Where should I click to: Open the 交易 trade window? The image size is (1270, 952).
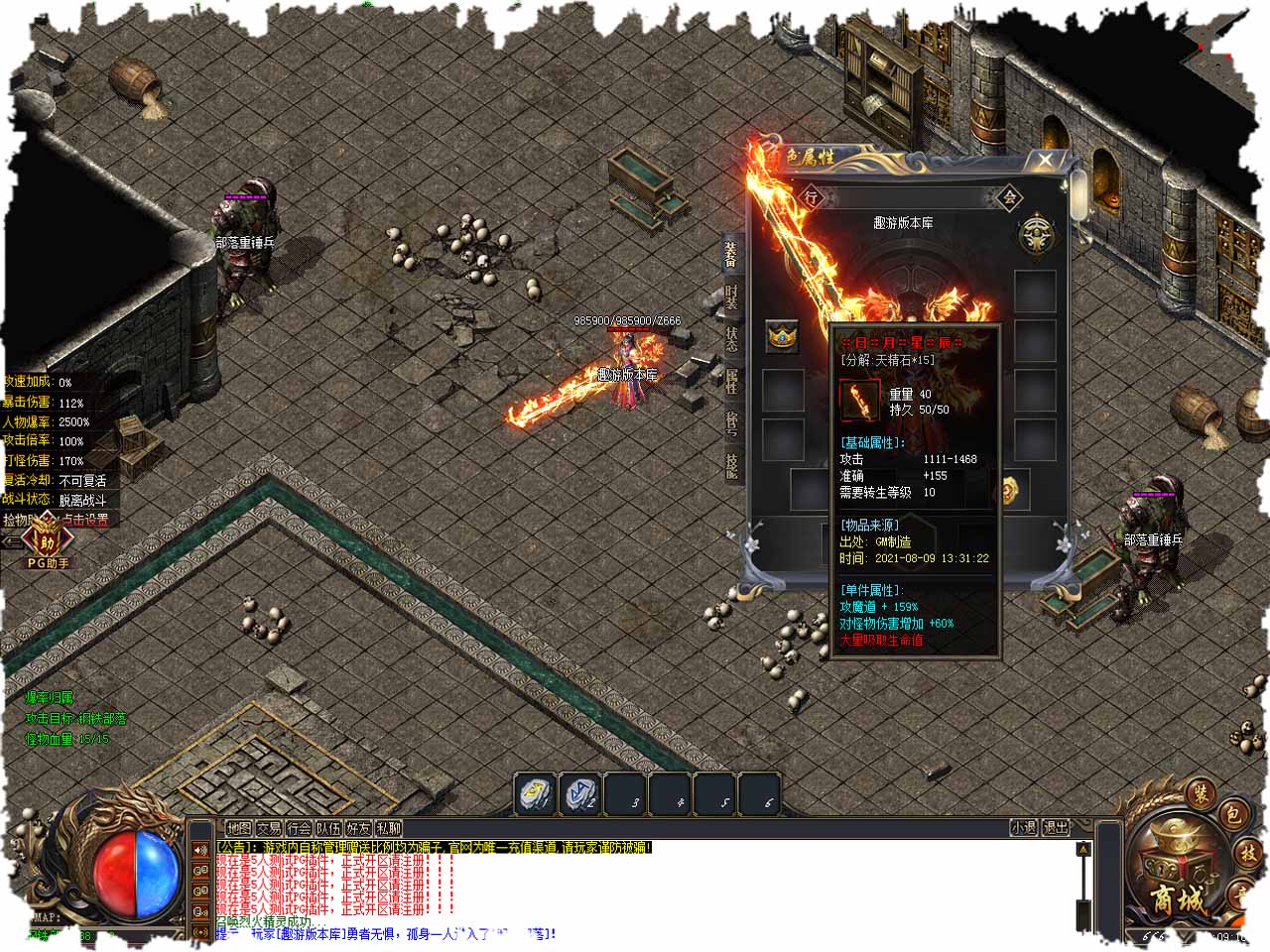click(268, 828)
